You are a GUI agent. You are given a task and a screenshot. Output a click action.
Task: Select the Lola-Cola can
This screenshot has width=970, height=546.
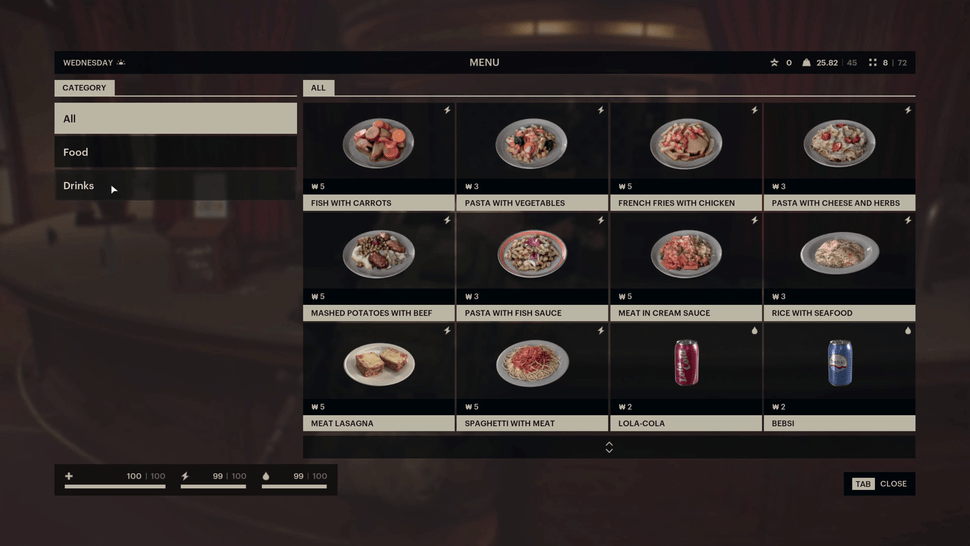click(x=686, y=365)
